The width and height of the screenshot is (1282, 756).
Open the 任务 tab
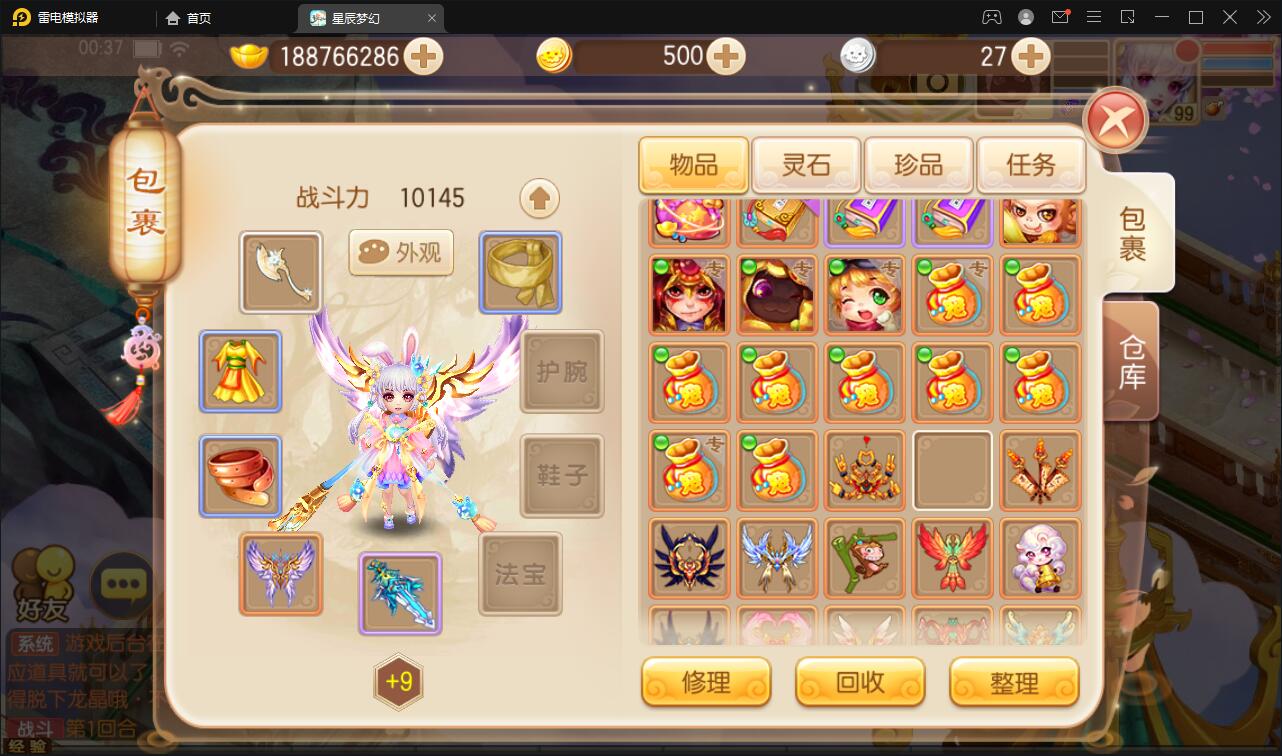point(1031,165)
